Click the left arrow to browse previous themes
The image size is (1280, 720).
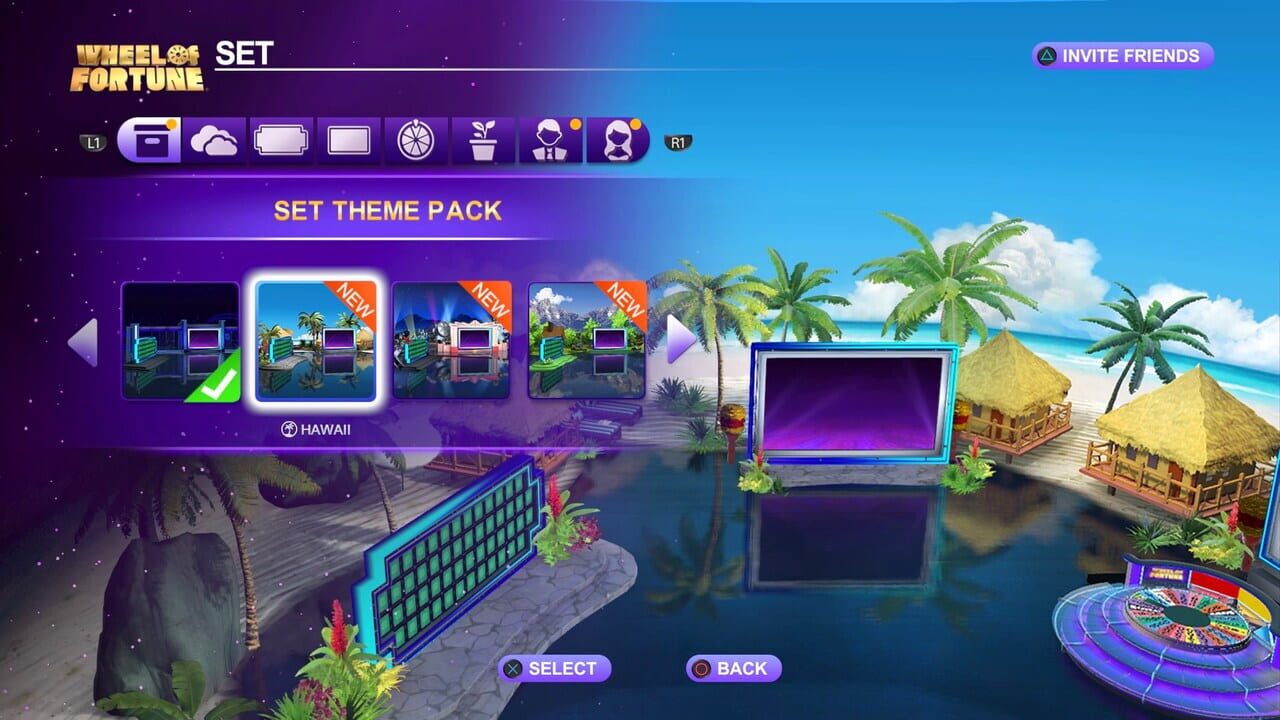click(83, 340)
